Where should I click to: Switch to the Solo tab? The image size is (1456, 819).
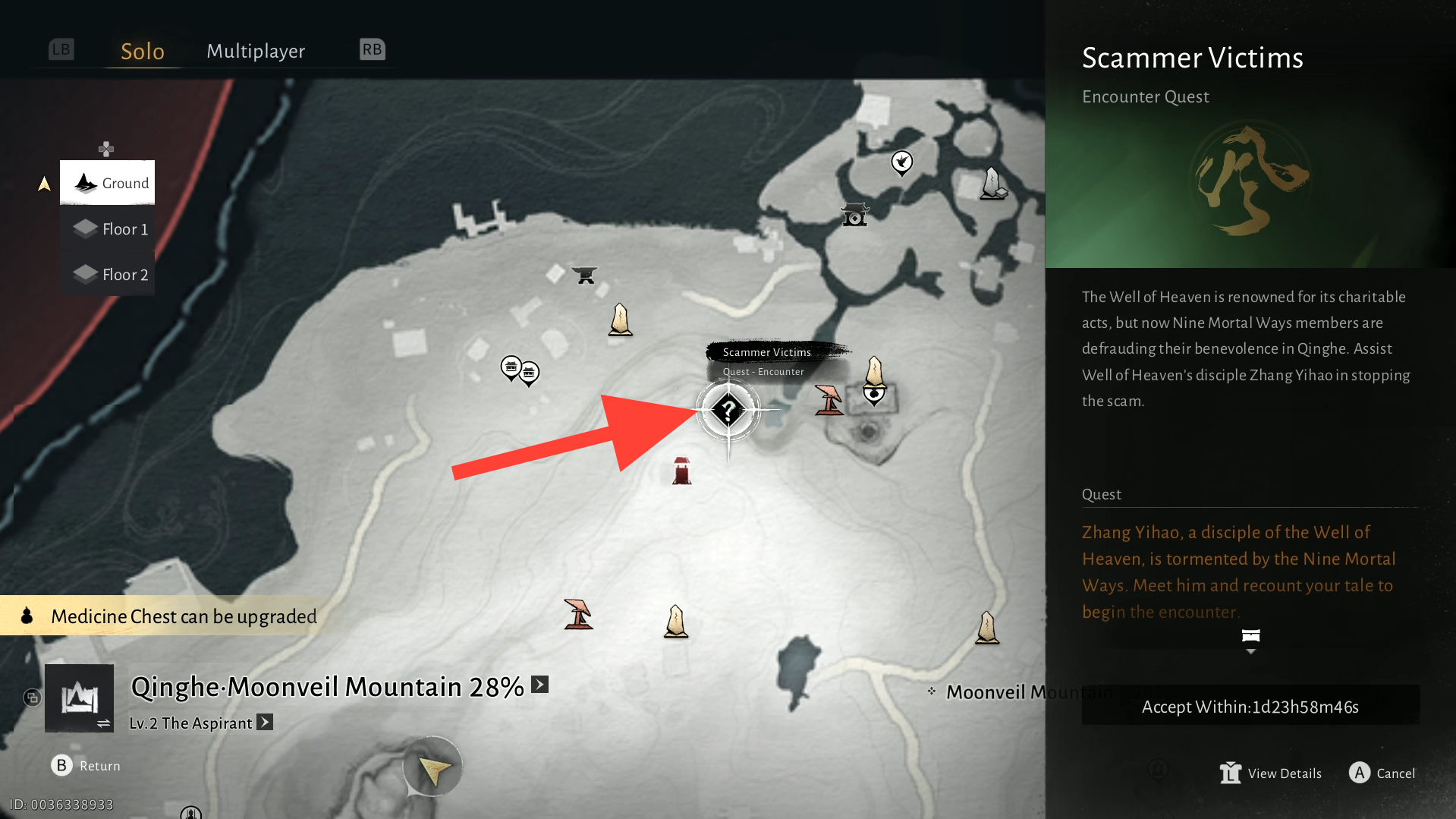pyautogui.click(x=143, y=51)
